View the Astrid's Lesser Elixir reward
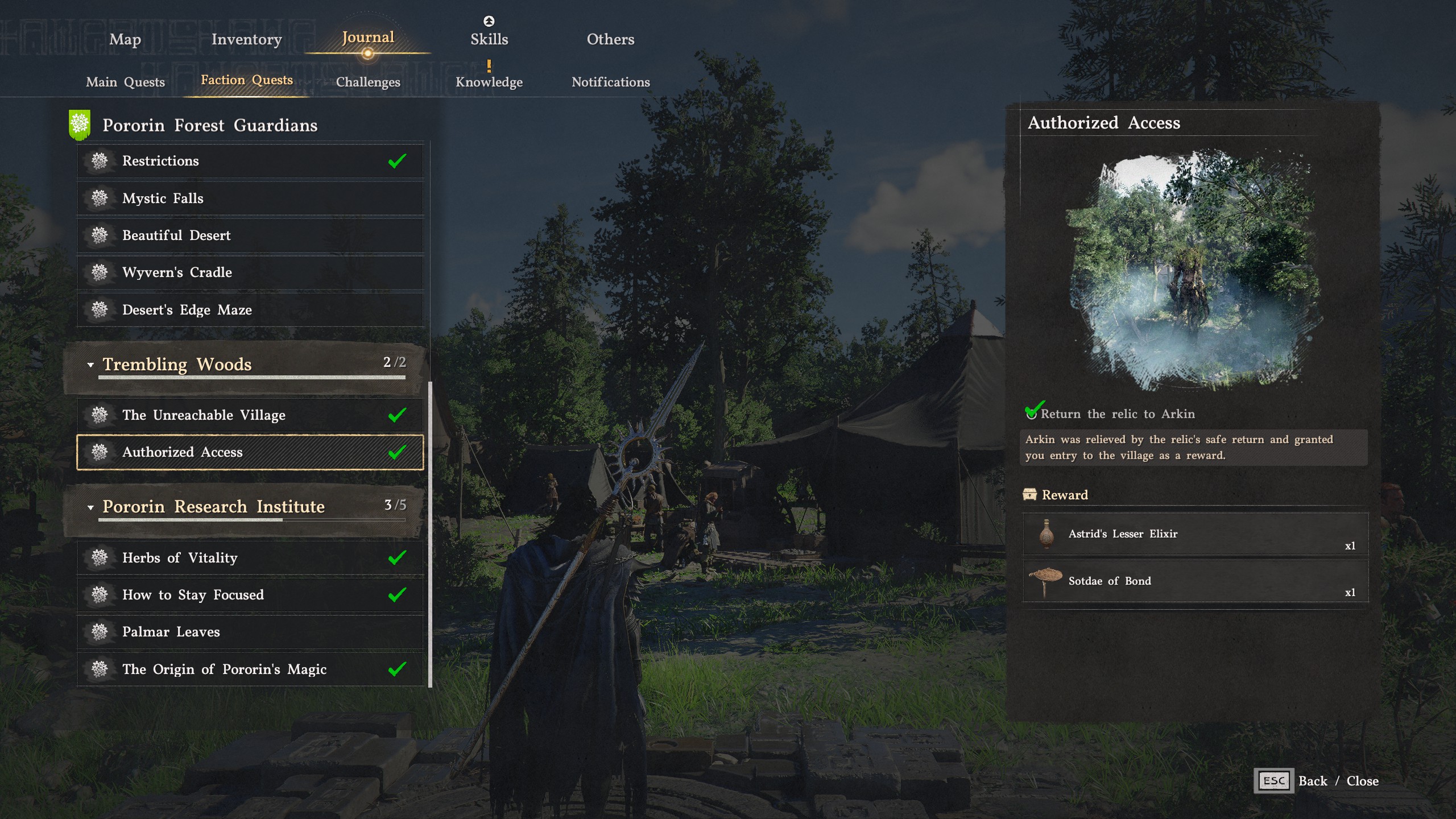 coord(1194,534)
